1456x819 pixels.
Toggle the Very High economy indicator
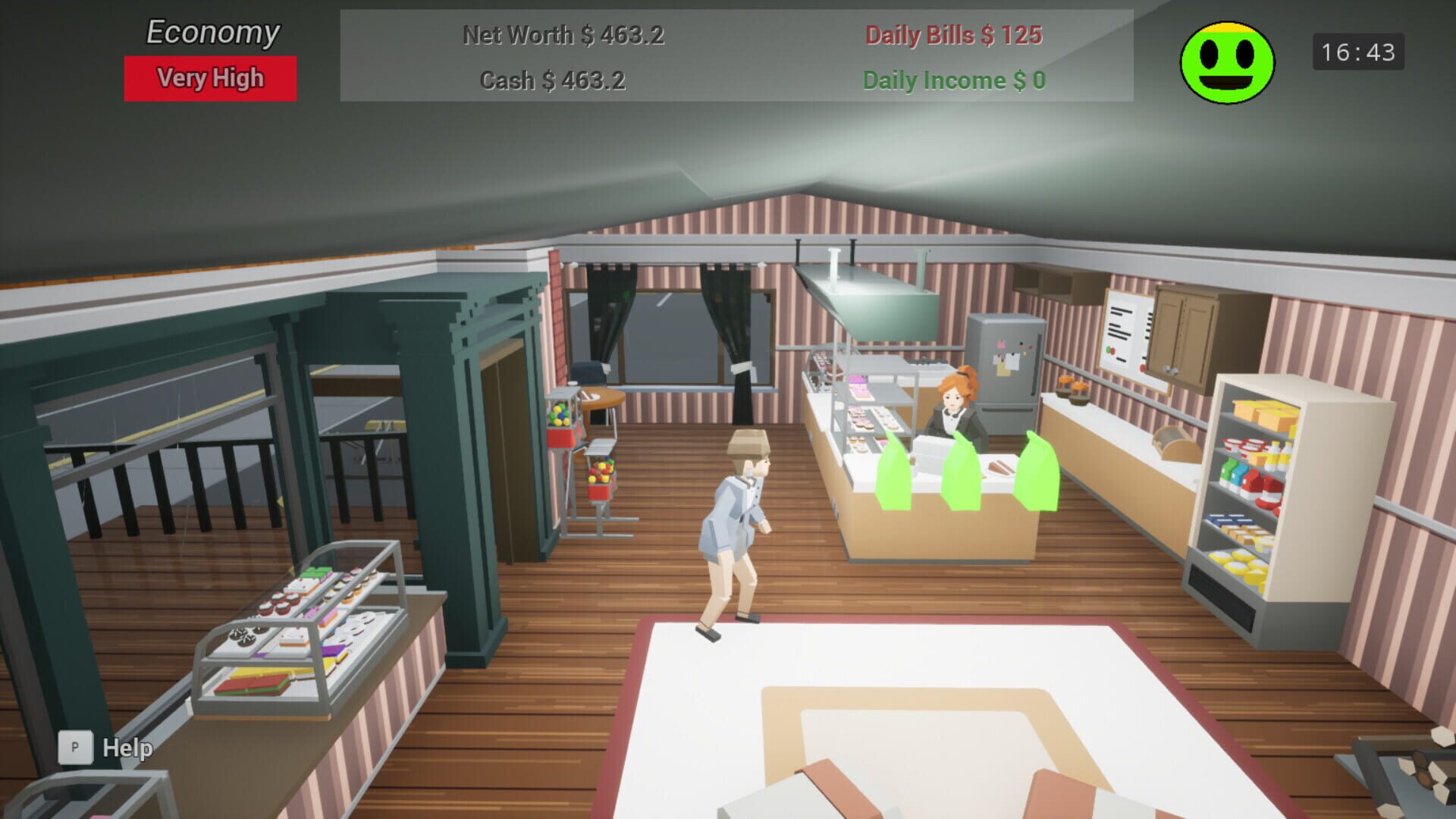click(x=209, y=77)
